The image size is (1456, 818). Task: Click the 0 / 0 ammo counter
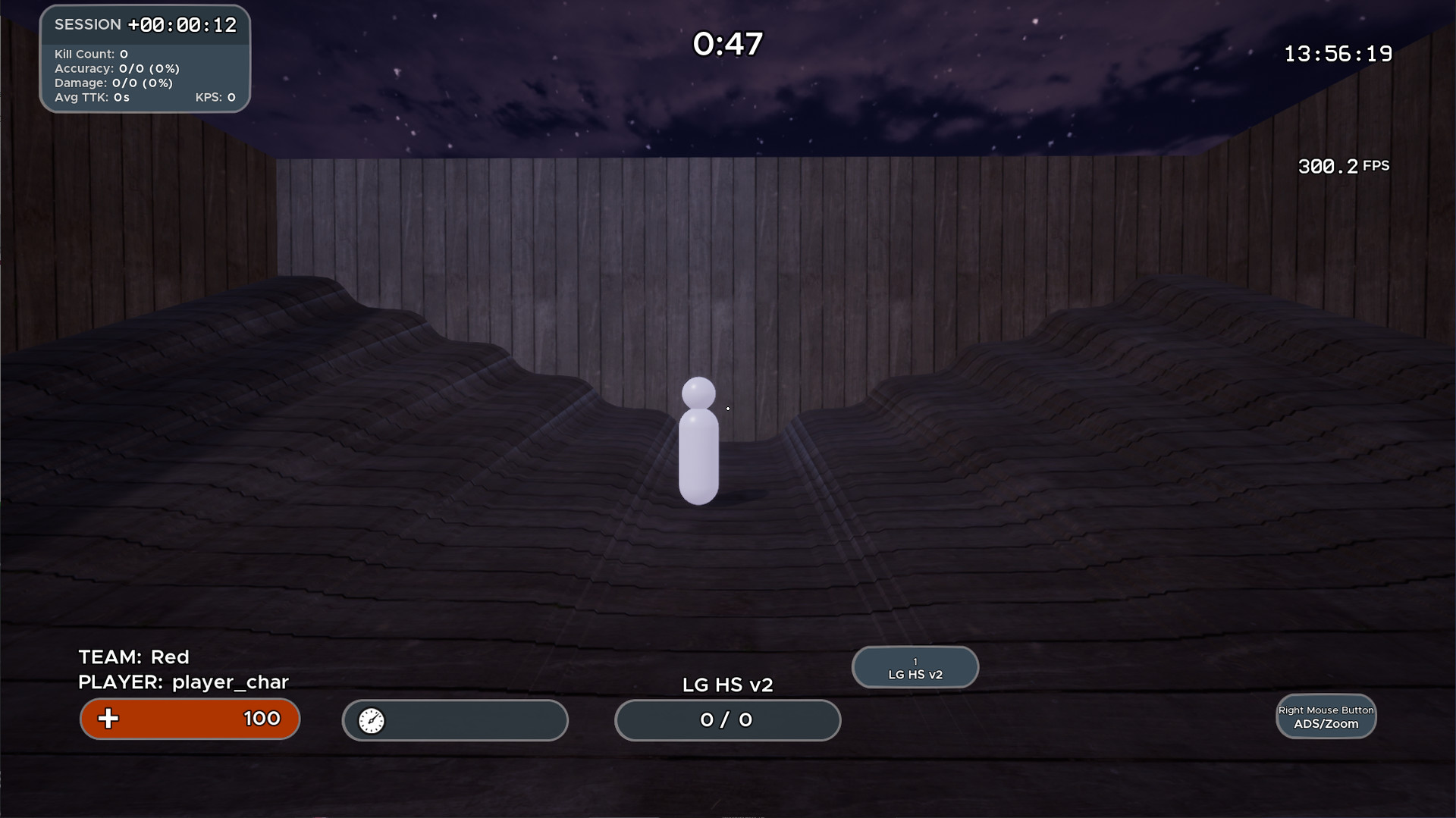click(726, 720)
